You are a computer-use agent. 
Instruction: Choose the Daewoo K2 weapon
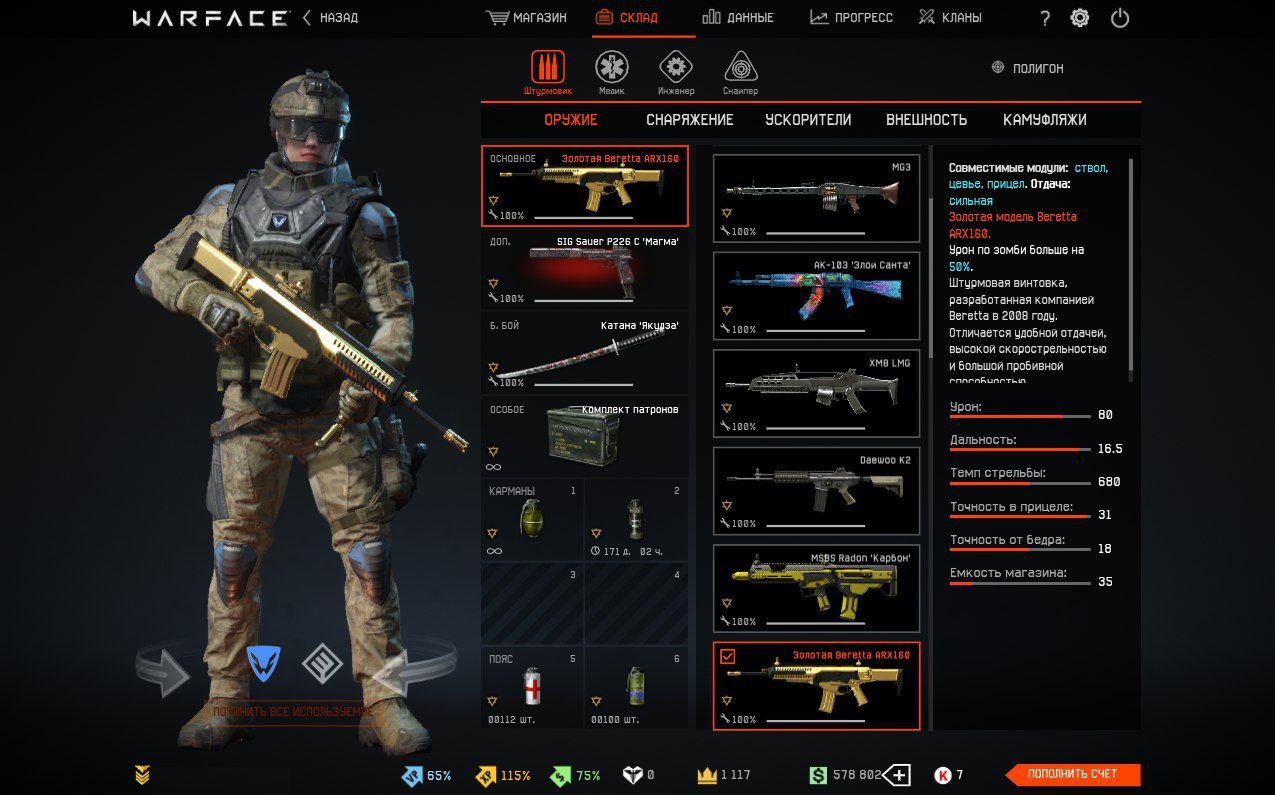pos(816,490)
